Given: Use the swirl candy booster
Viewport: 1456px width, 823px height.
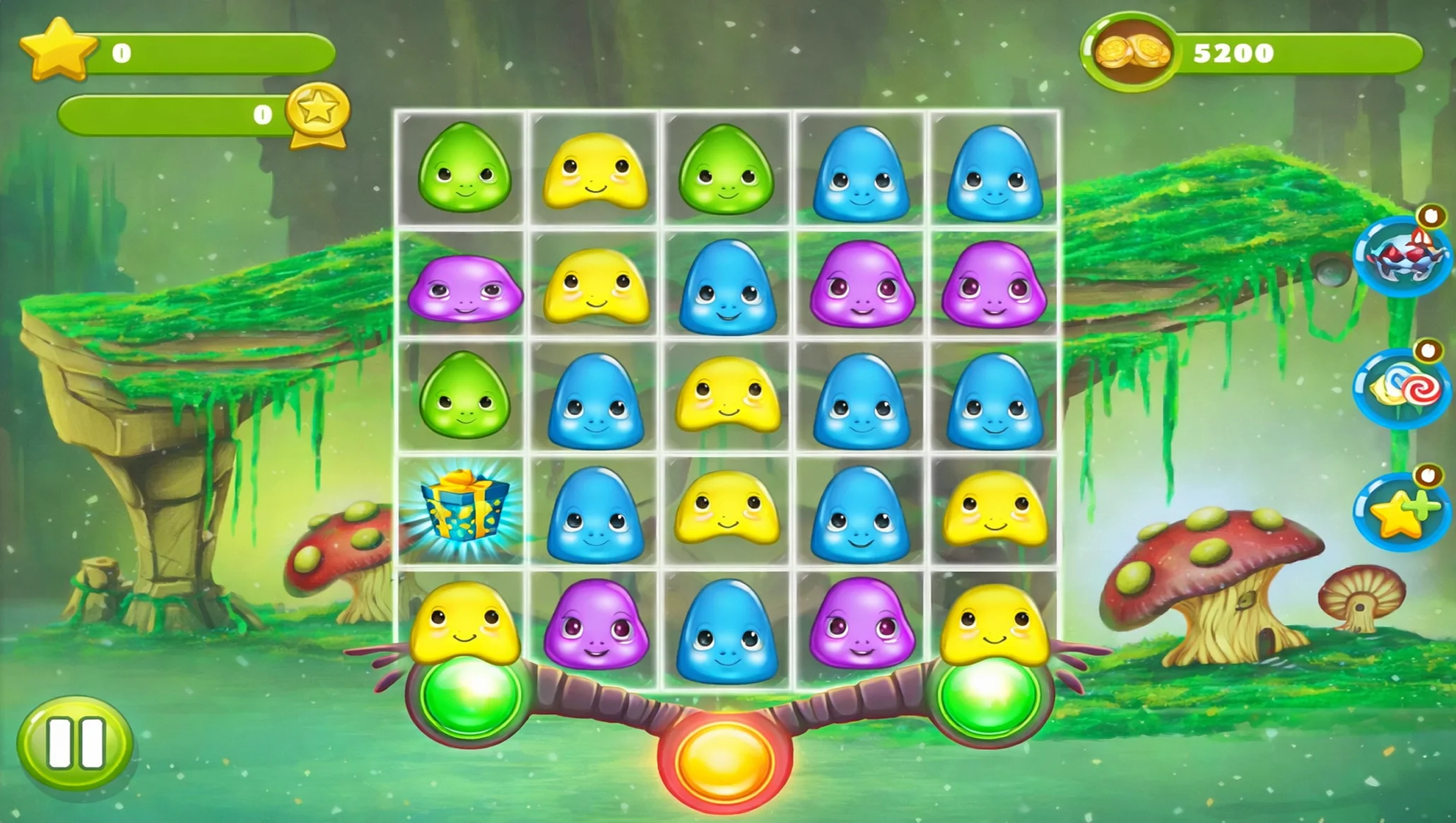Looking at the screenshot, I should (x=1402, y=387).
